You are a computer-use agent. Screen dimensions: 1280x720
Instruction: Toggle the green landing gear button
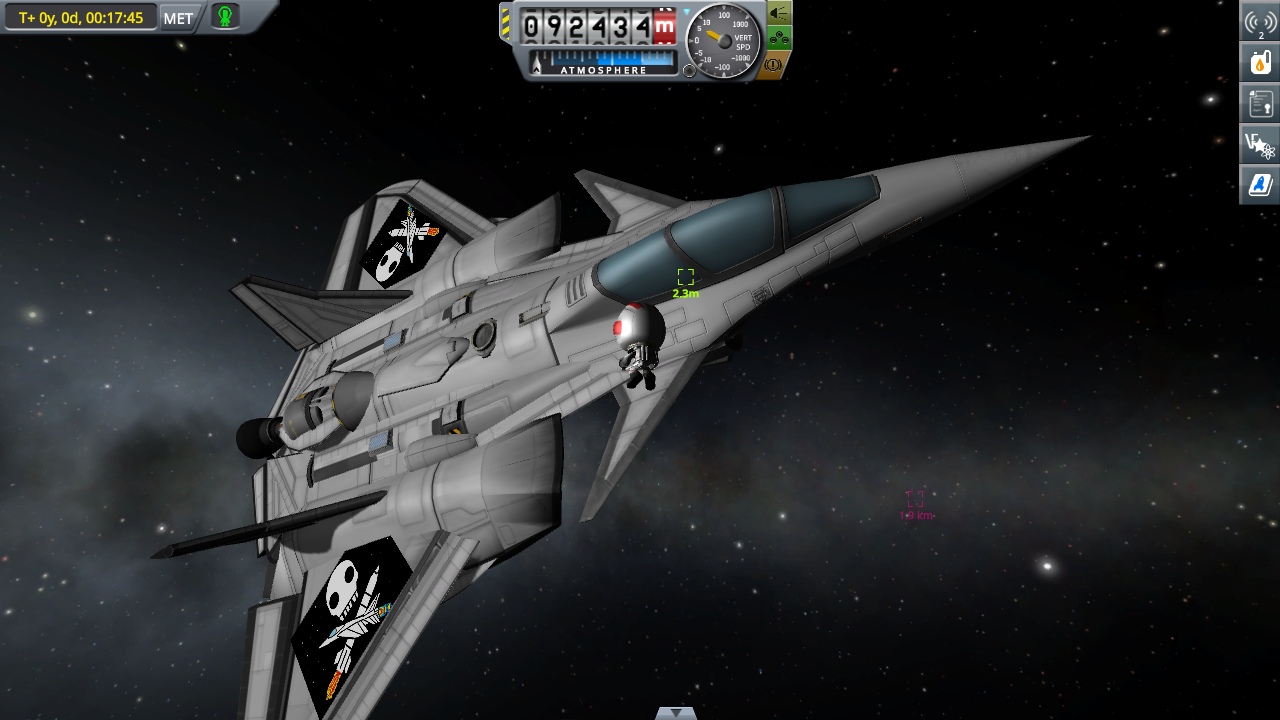779,40
